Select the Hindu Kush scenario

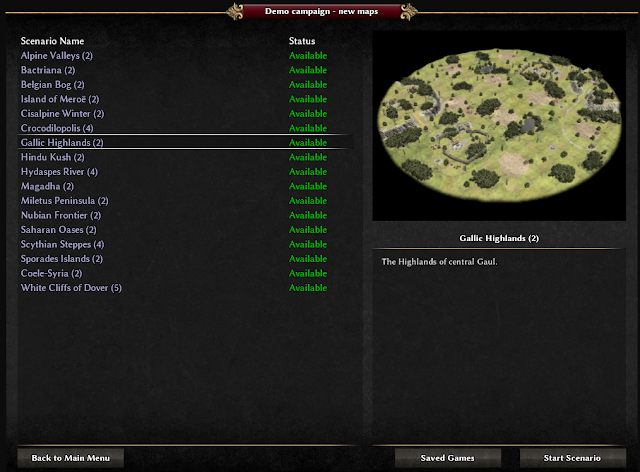point(53,157)
